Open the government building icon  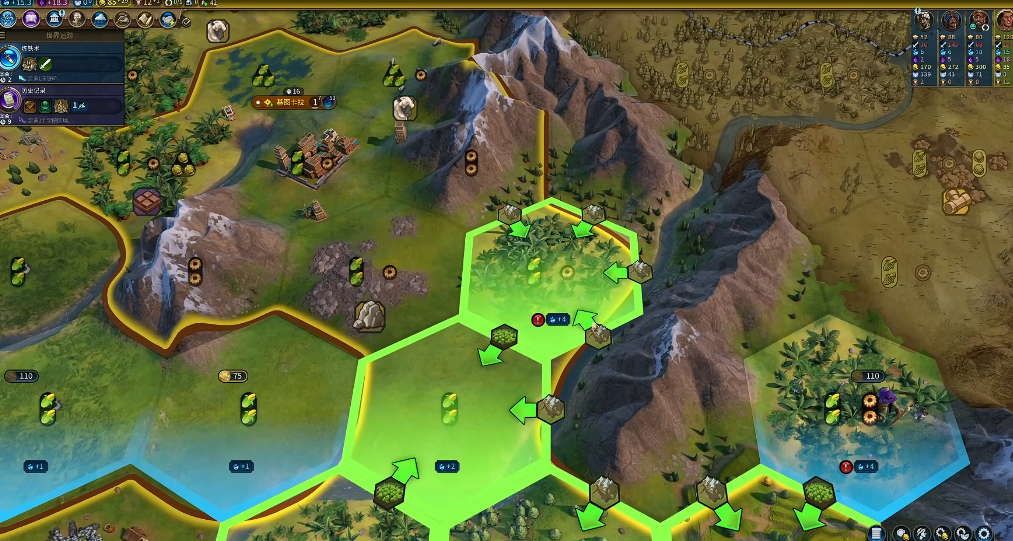(x=56, y=19)
